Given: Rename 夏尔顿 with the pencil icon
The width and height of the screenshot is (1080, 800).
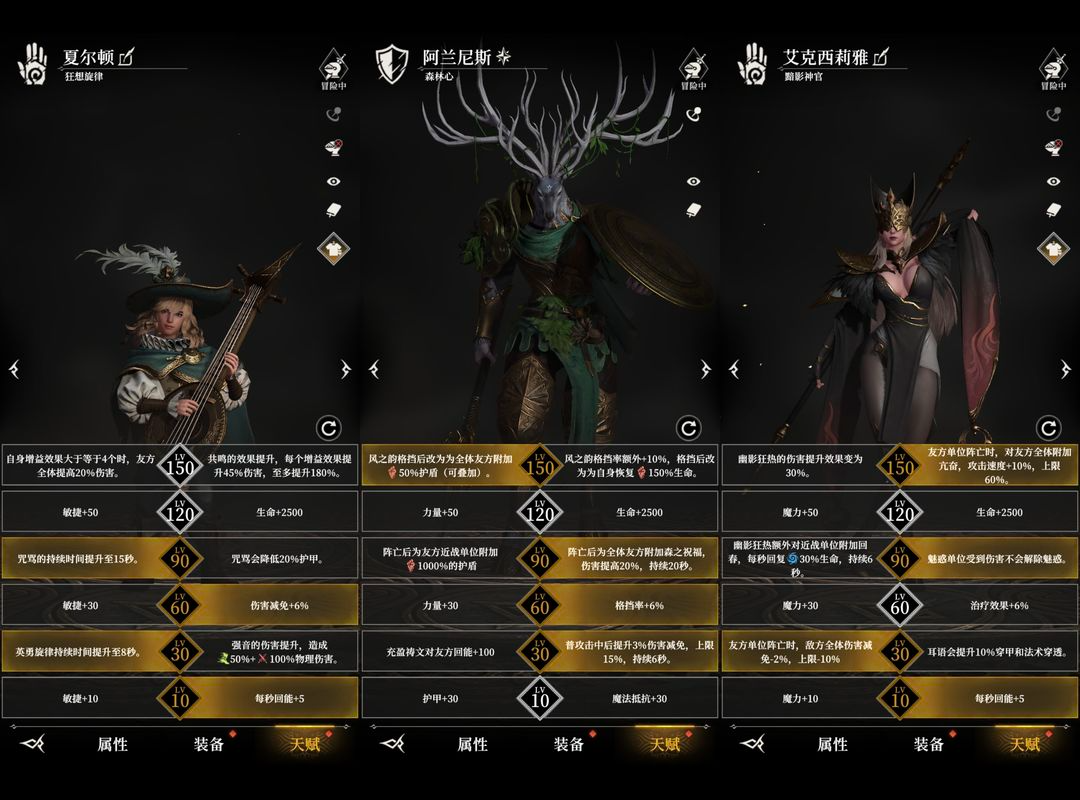Looking at the screenshot, I should pos(127,57).
